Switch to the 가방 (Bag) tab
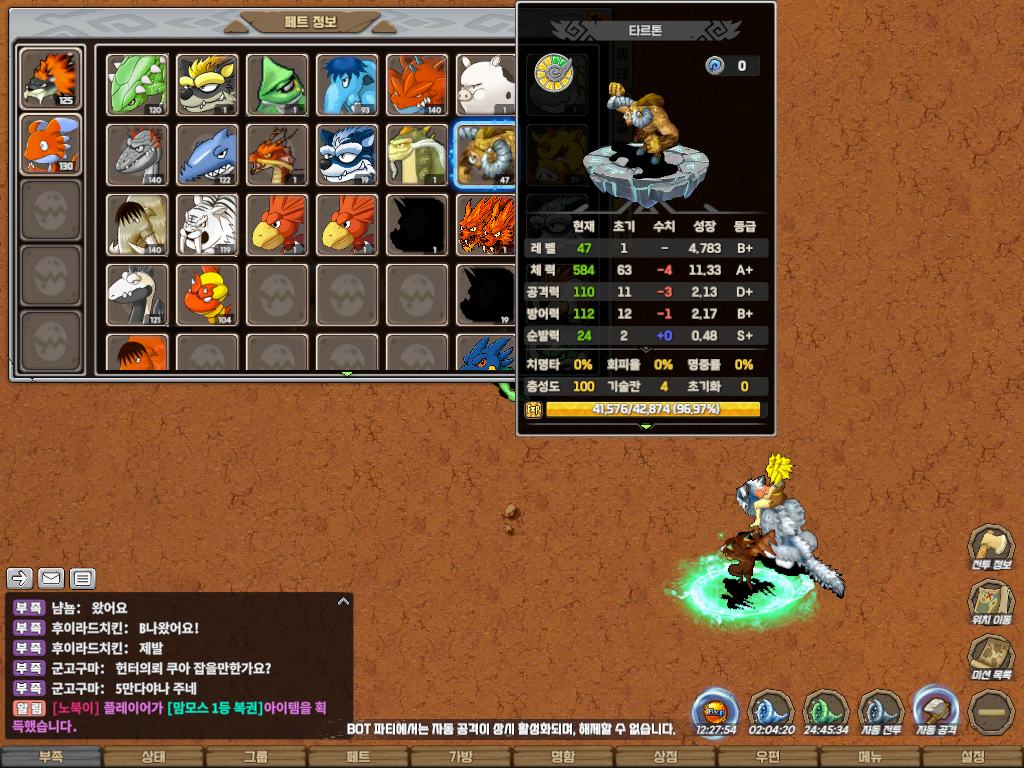The height and width of the screenshot is (768, 1024). point(460,757)
